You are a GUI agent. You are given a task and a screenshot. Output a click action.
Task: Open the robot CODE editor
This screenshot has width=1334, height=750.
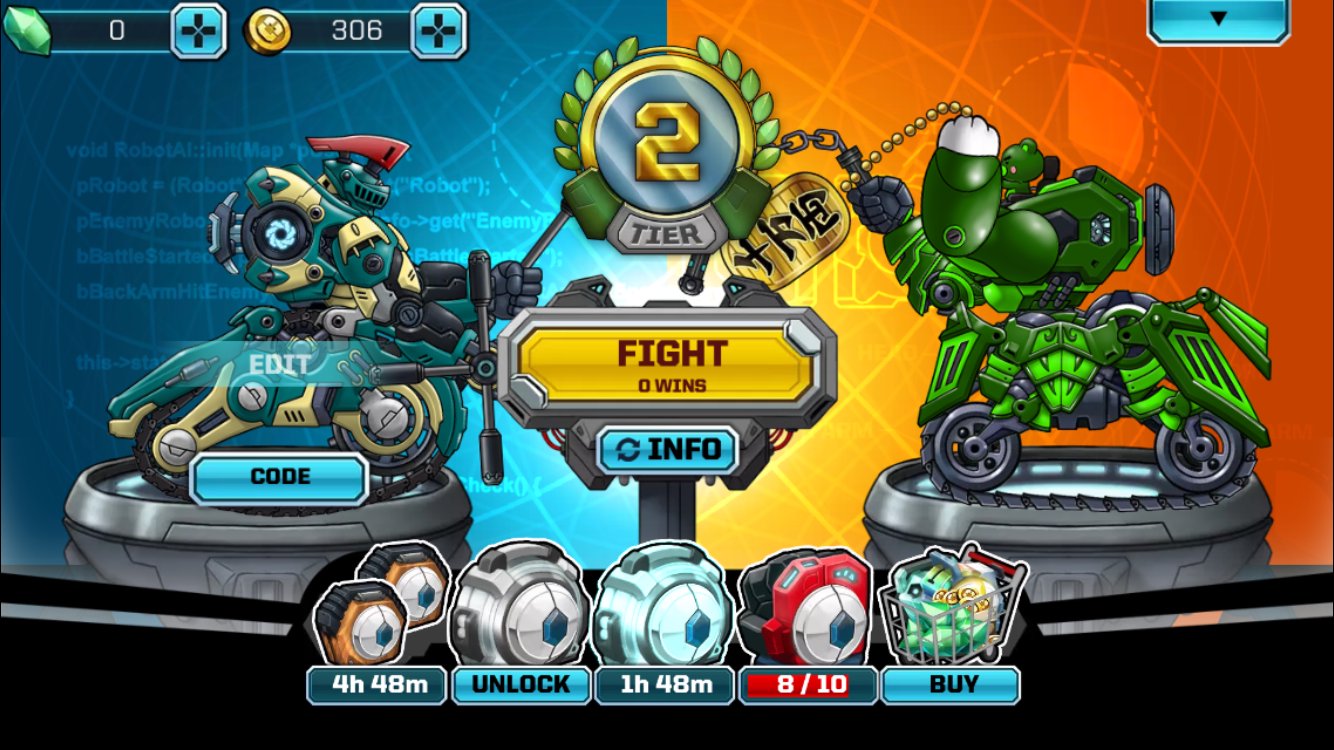279,477
